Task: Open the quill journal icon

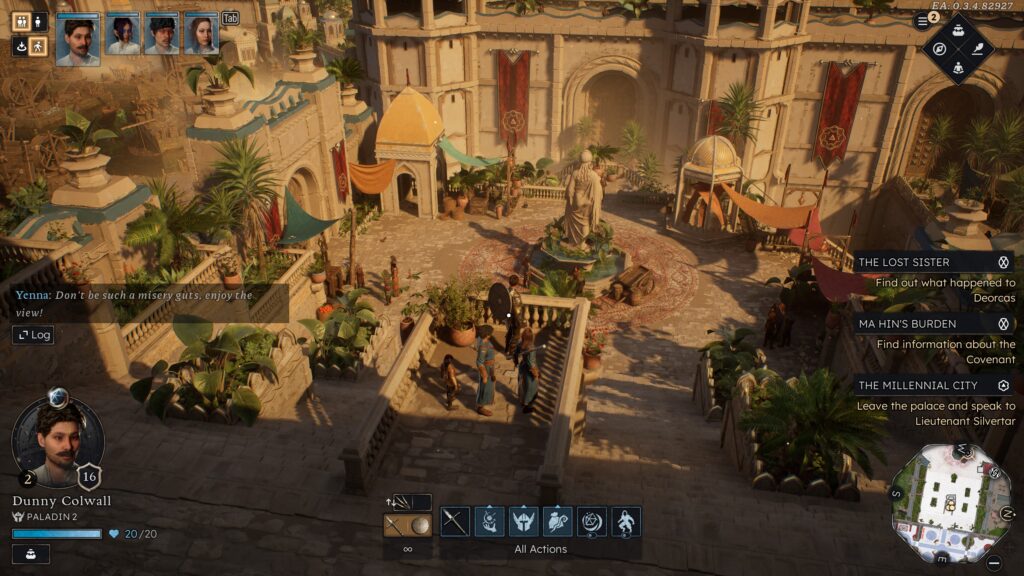Action: [978, 48]
